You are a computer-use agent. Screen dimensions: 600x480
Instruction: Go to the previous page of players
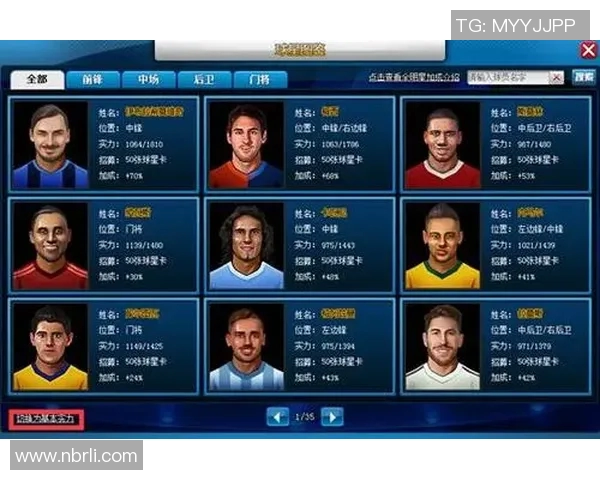[x=277, y=417]
